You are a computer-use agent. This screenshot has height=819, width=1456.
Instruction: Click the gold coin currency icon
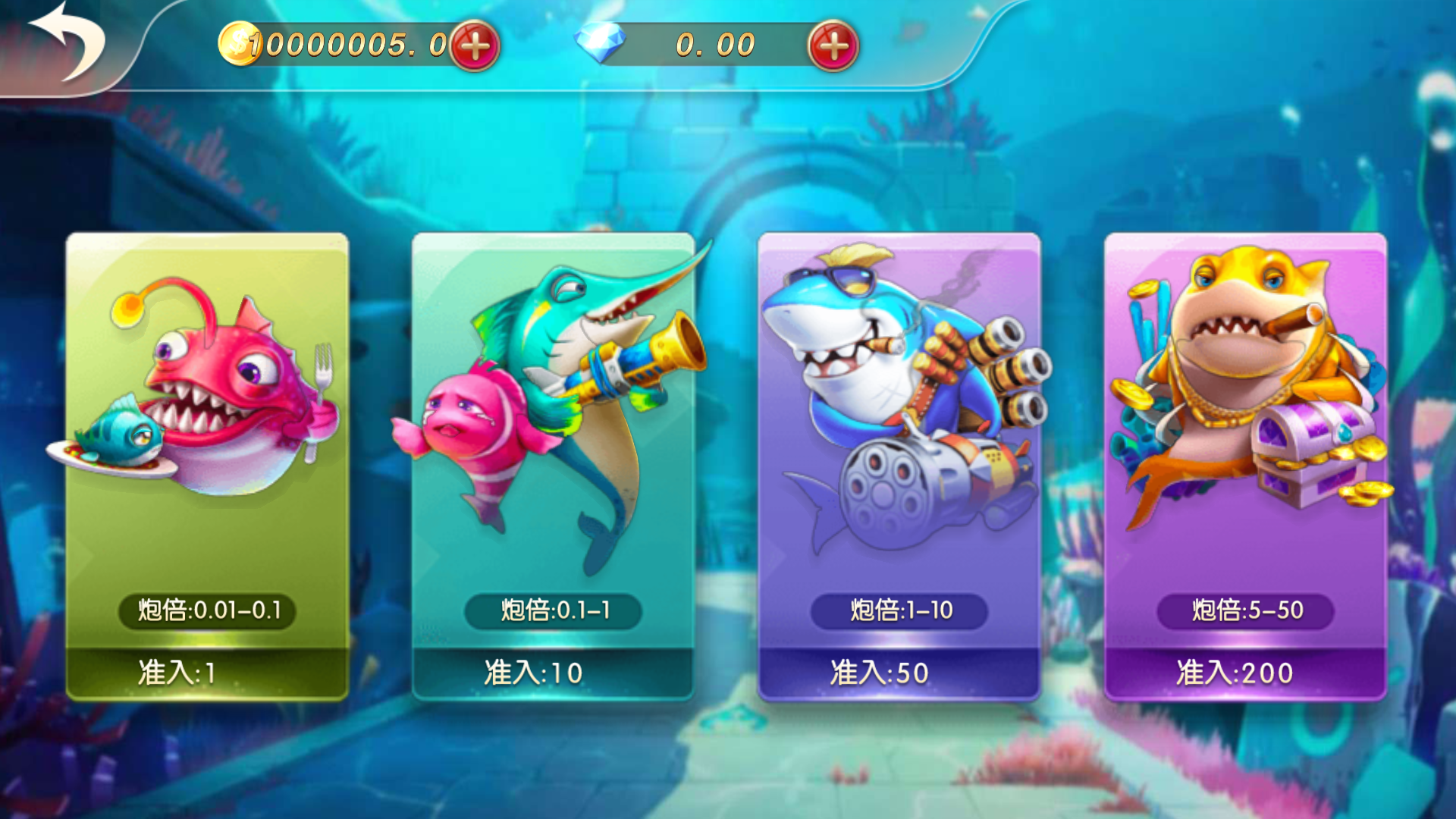[239, 43]
